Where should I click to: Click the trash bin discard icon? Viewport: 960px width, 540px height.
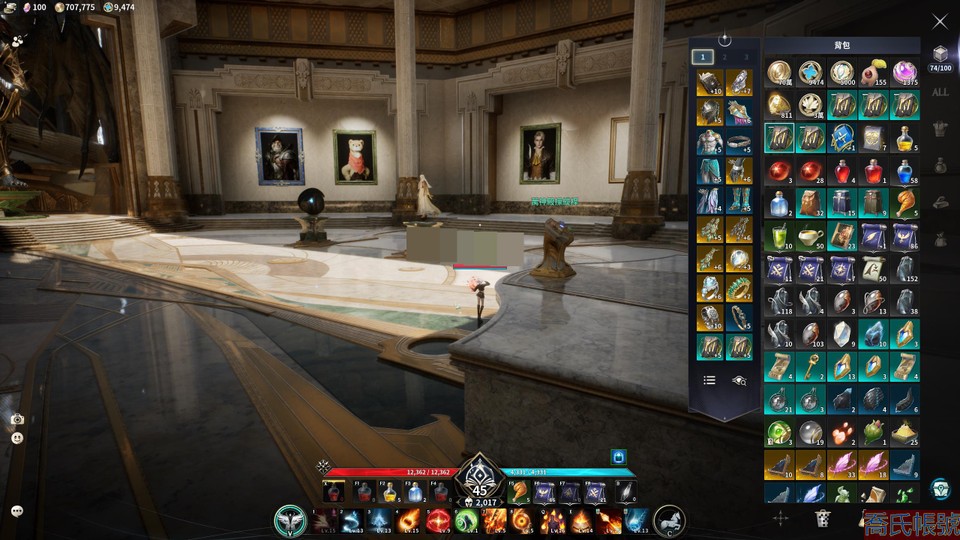coord(823,517)
